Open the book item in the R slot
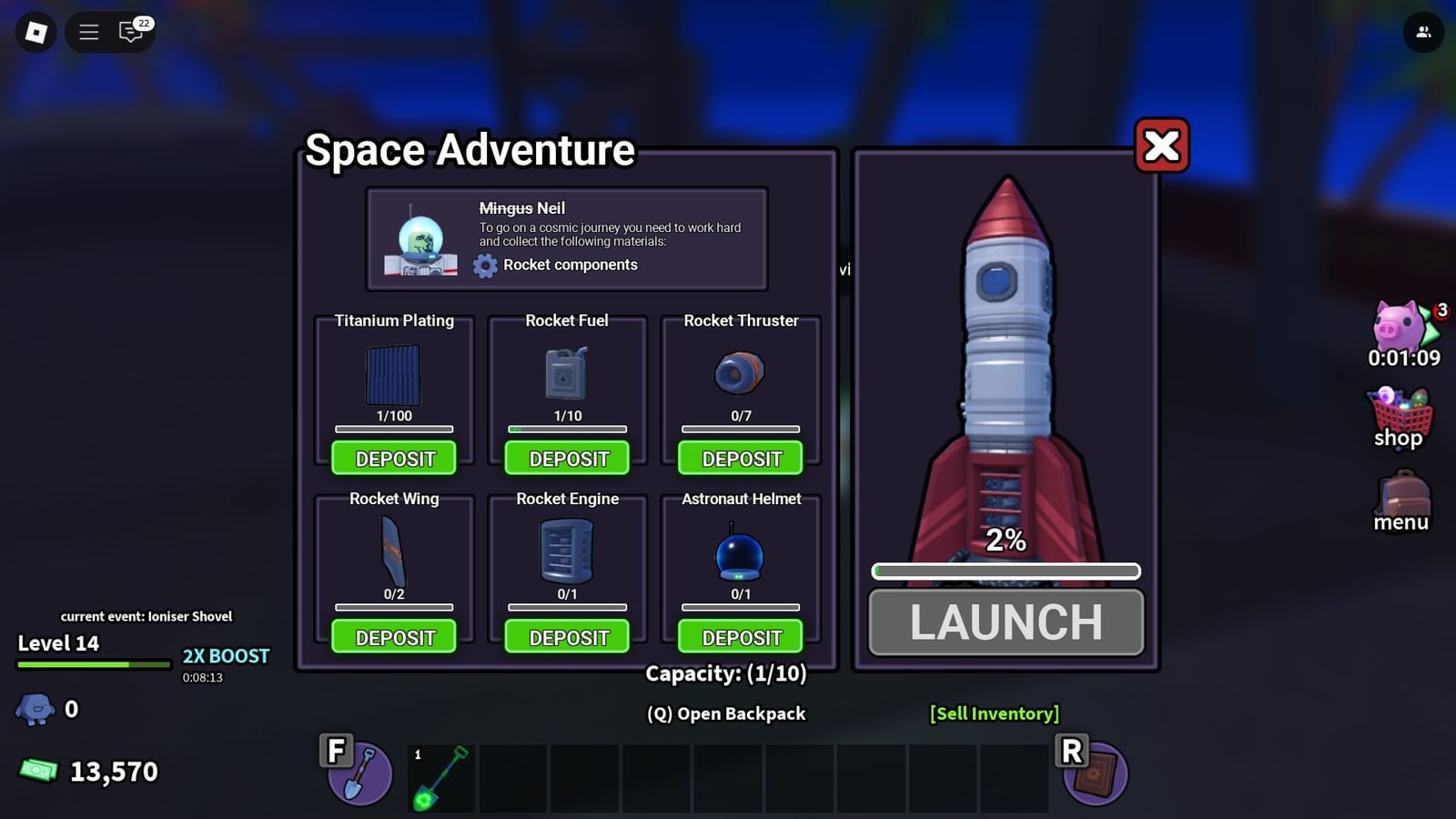This screenshot has height=819, width=1456. [x=1097, y=773]
